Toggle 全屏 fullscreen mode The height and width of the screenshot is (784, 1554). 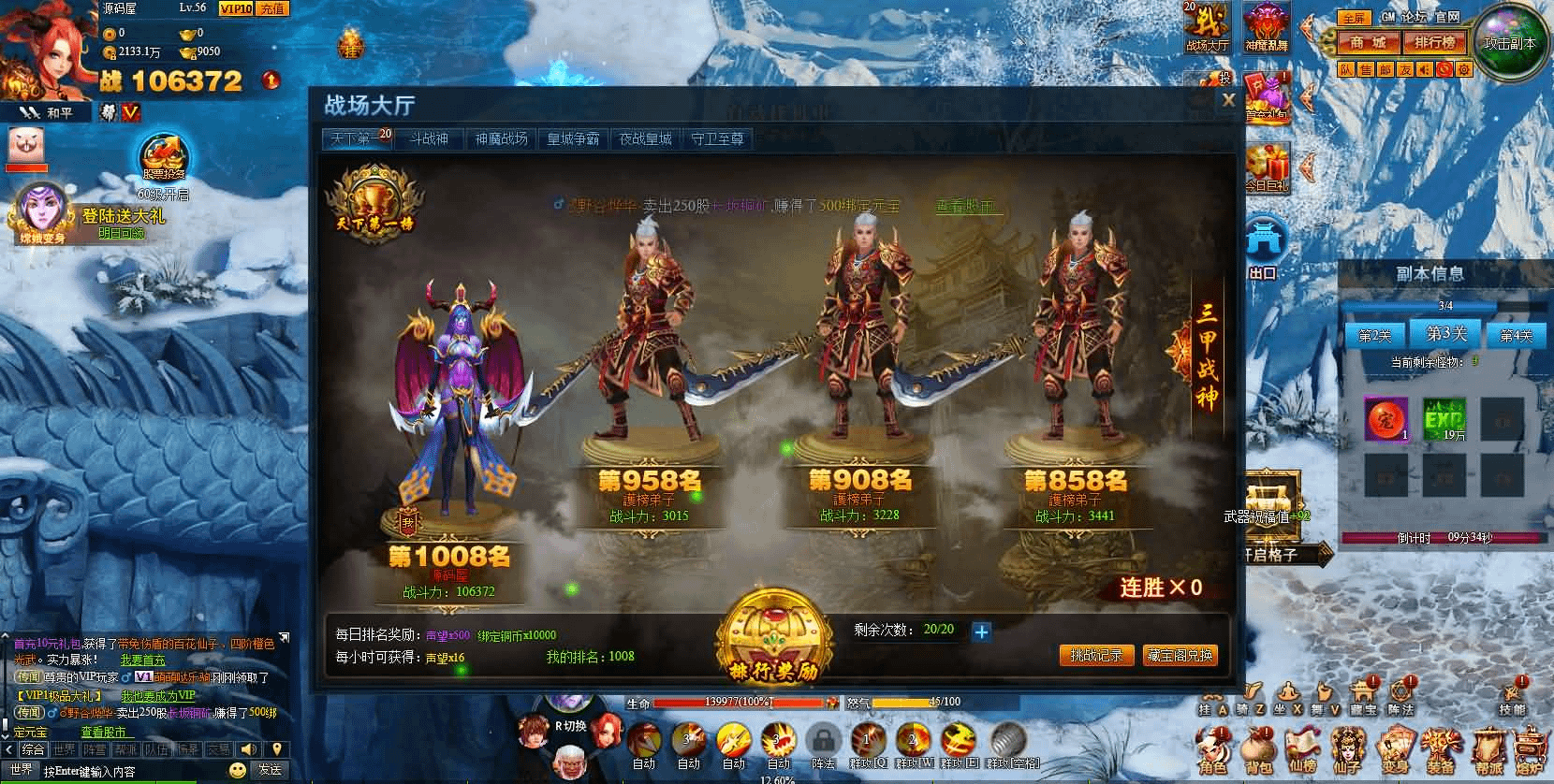click(1352, 18)
